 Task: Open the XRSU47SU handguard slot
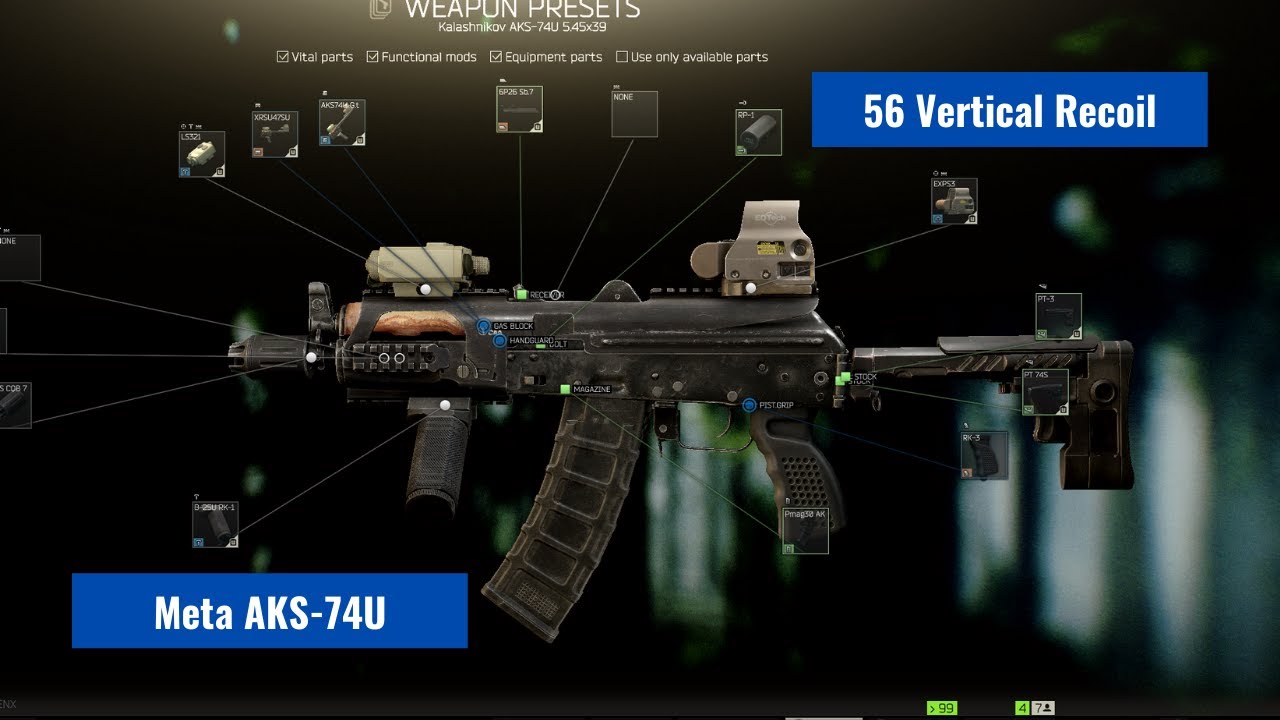[275, 135]
